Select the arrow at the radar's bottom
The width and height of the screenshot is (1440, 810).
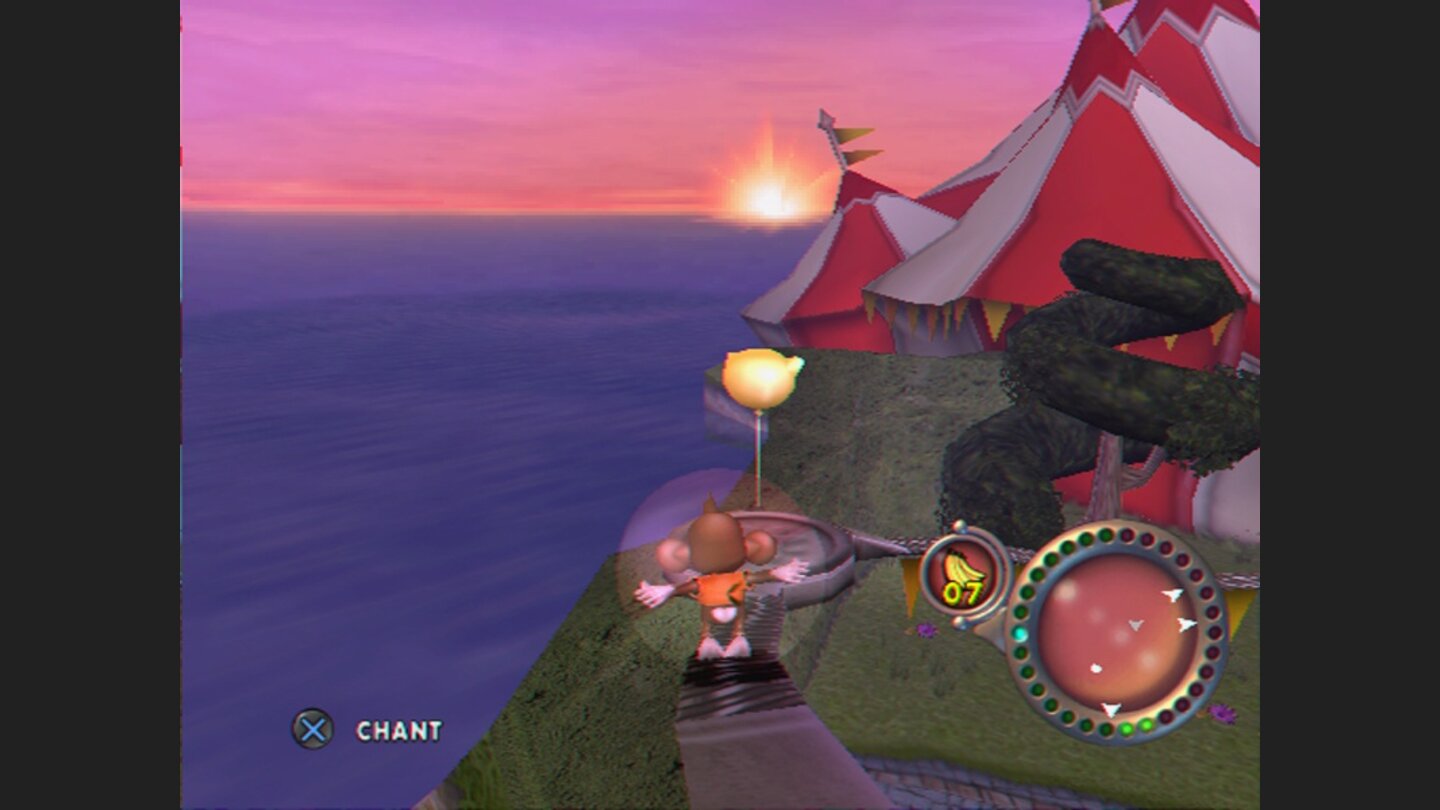(1110, 707)
